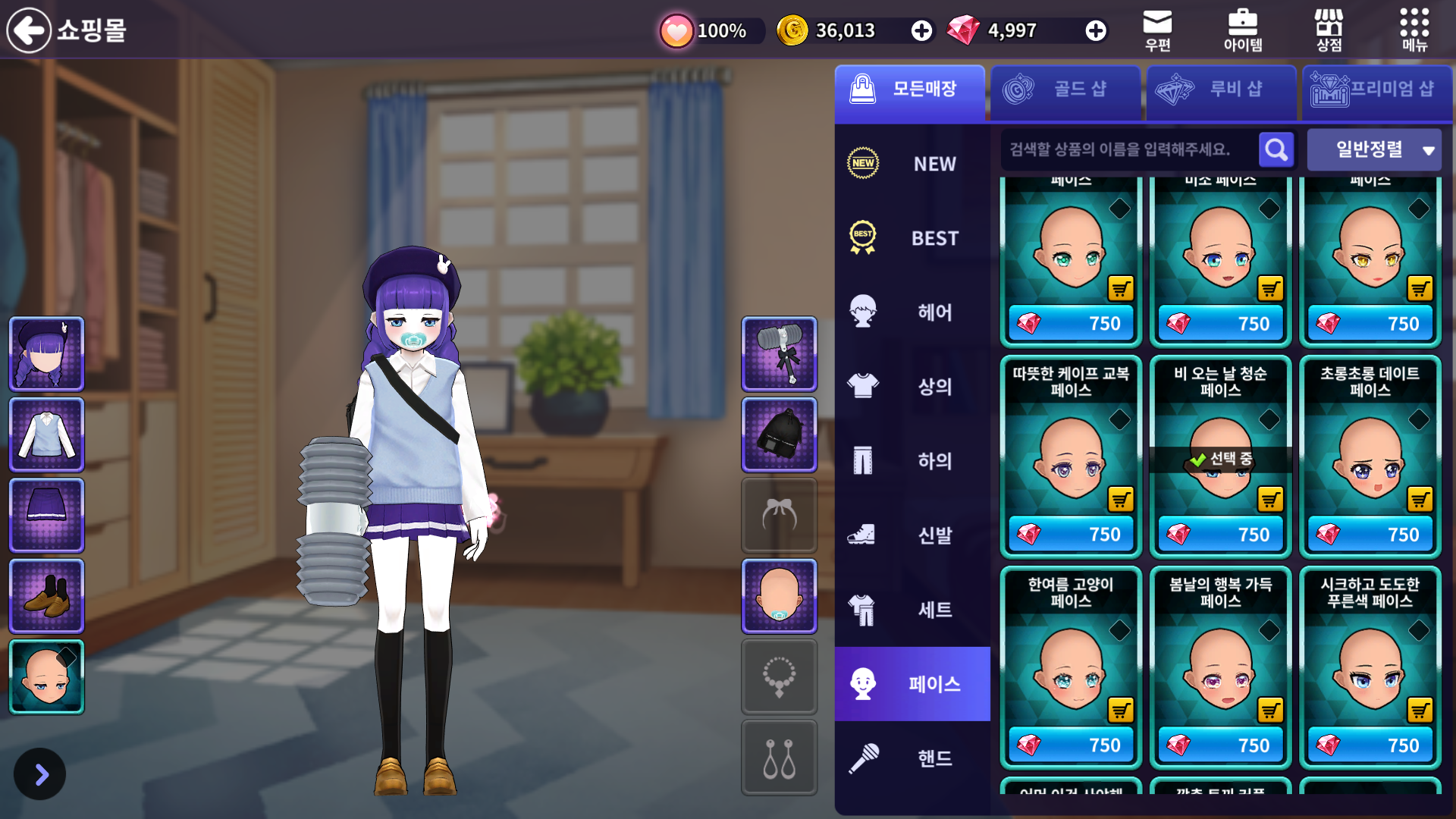Open the 메뉴 grid menu
Image resolution: width=1456 pixels, height=819 pixels.
coord(1414,30)
